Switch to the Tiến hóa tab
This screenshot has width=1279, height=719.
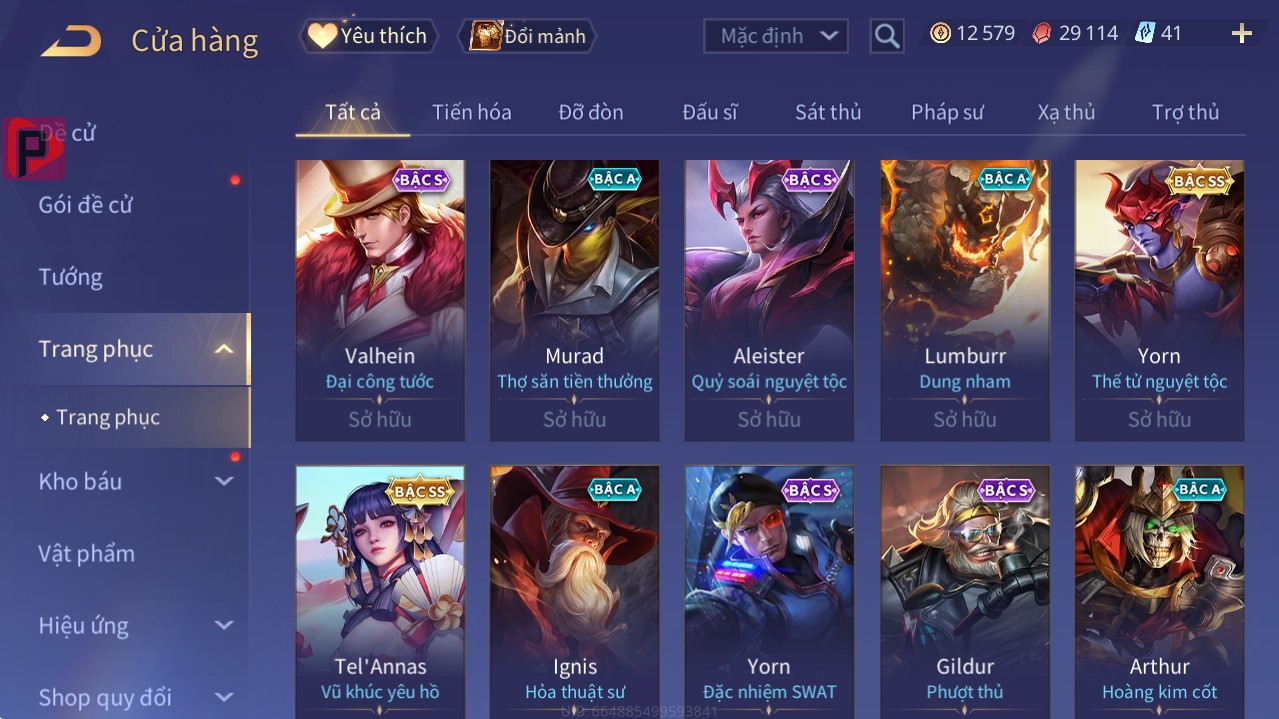pos(471,112)
